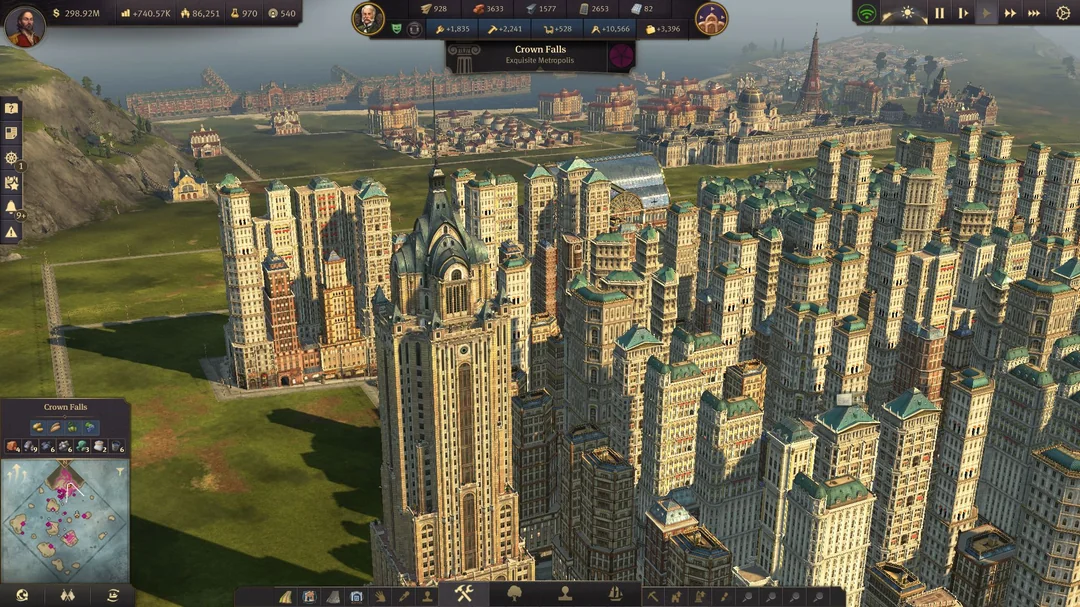Open the ships tab in bottom bar

pyautogui.click(x=616, y=593)
